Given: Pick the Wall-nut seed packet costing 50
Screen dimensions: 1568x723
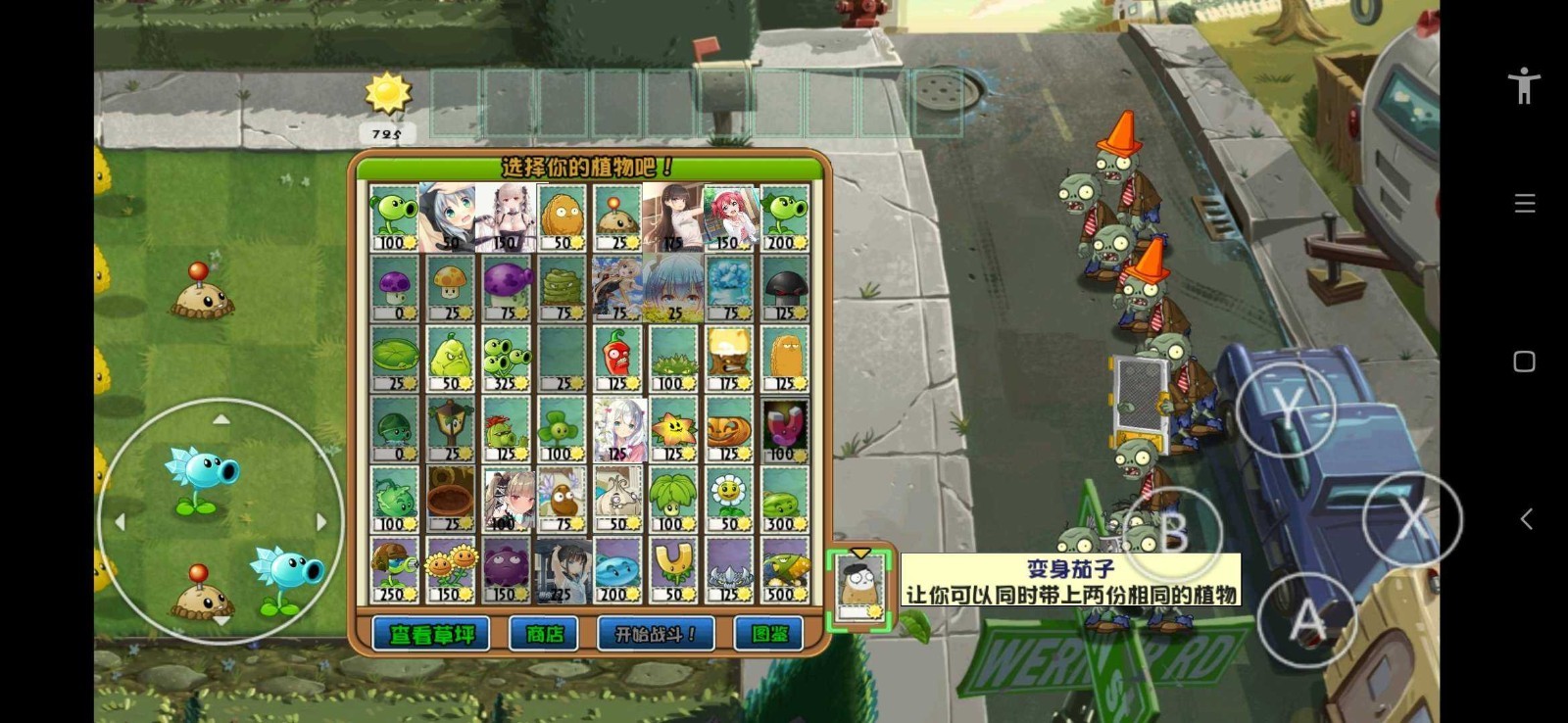Looking at the screenshot, I should pos(562,216).
